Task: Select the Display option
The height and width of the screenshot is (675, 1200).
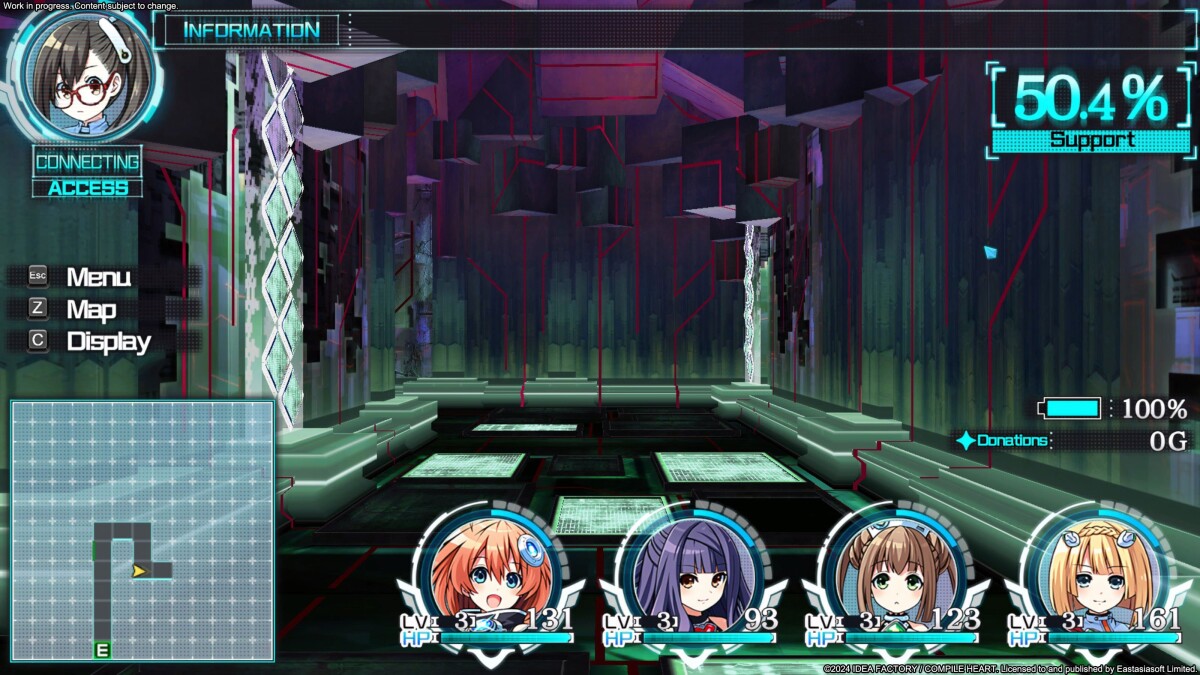Action: [x=108, y=341]
